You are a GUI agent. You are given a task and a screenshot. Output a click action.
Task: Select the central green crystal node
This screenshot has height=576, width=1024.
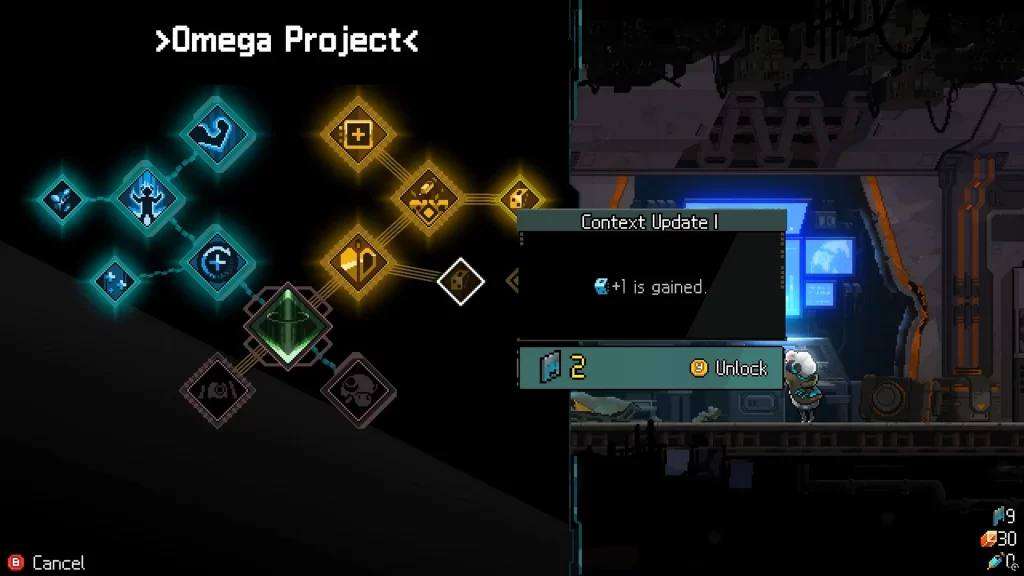pos(285,325)
